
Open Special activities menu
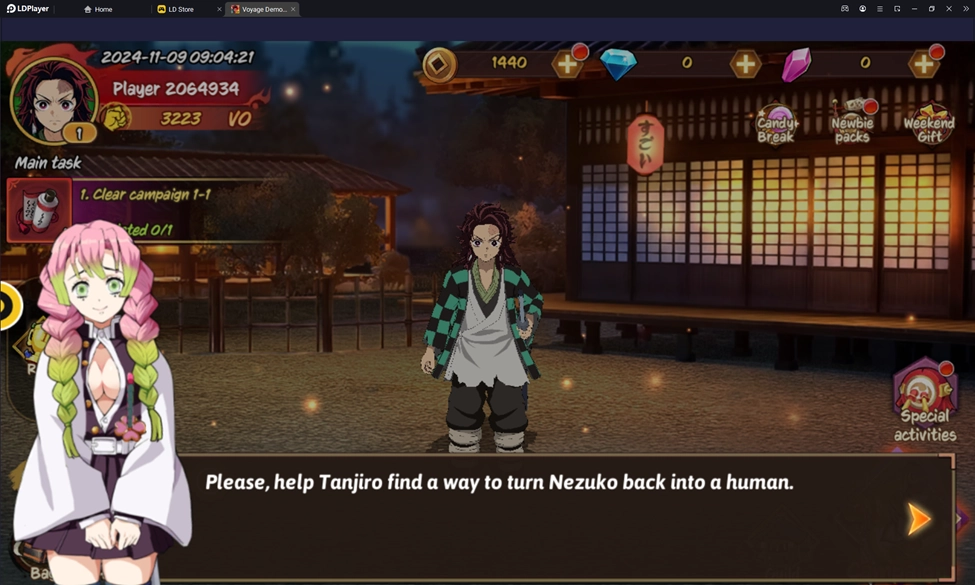tap(925, 401)
